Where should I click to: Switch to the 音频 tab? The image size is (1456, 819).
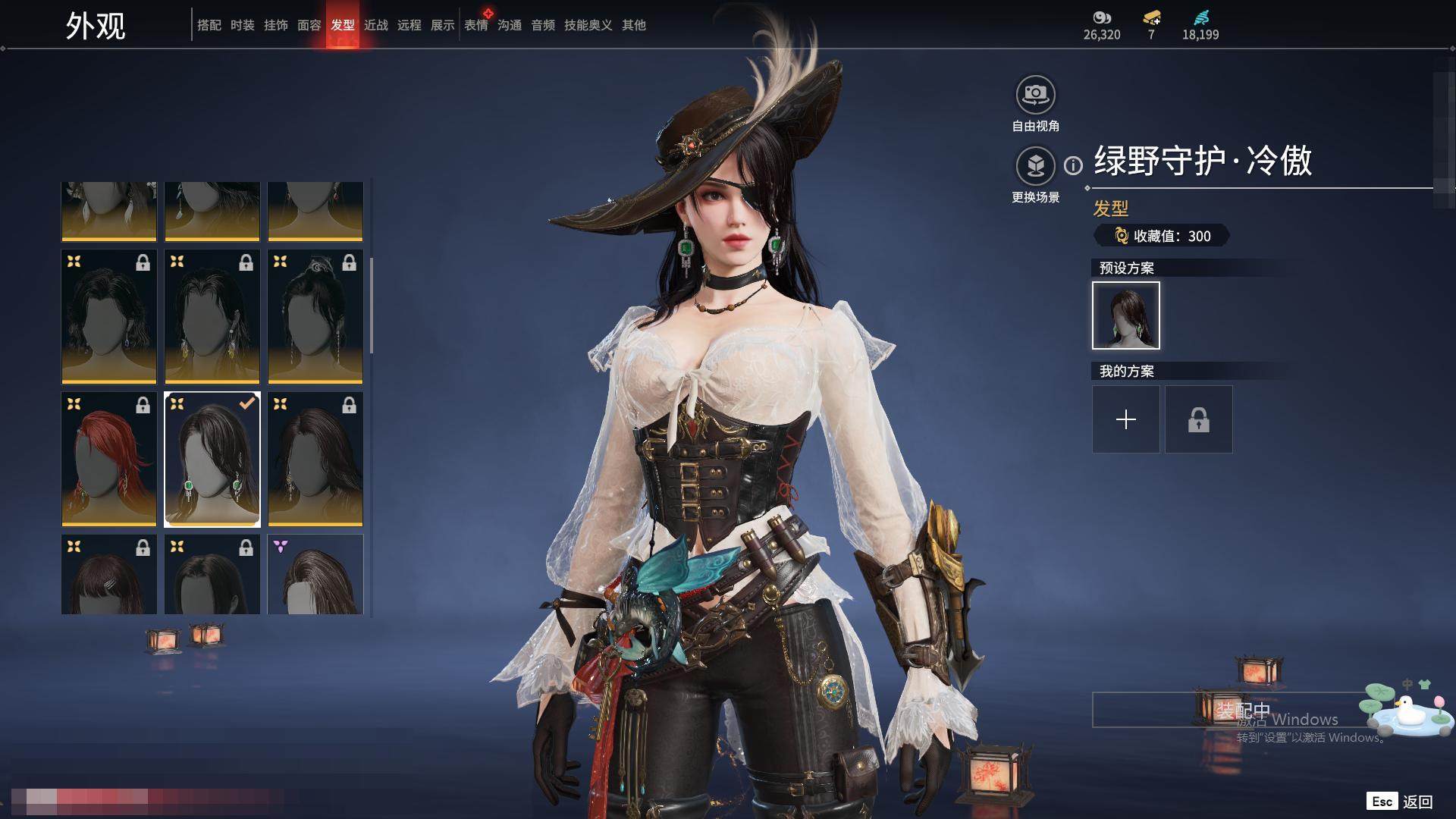(542, 25)
